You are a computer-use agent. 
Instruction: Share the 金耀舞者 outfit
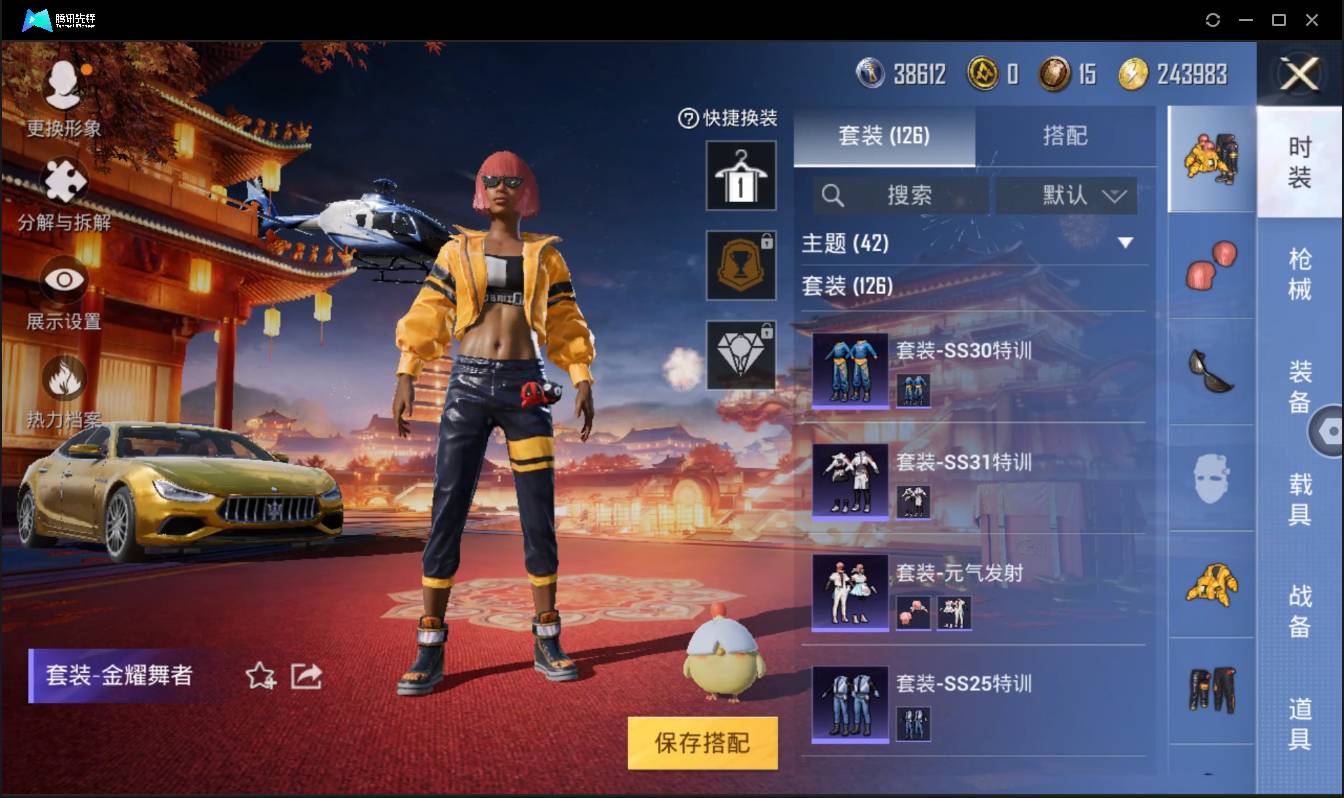pyautogui.click(x=305, y=676)
